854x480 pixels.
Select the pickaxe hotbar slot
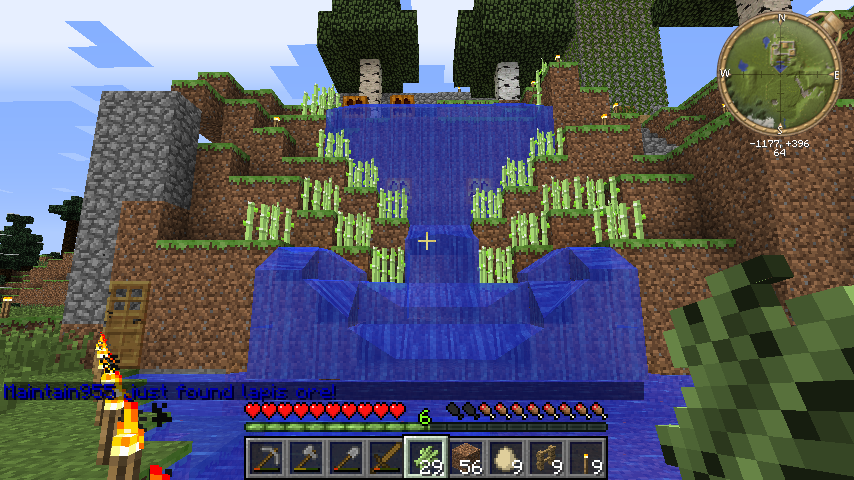pyautogui.click(x=265, y=458)
